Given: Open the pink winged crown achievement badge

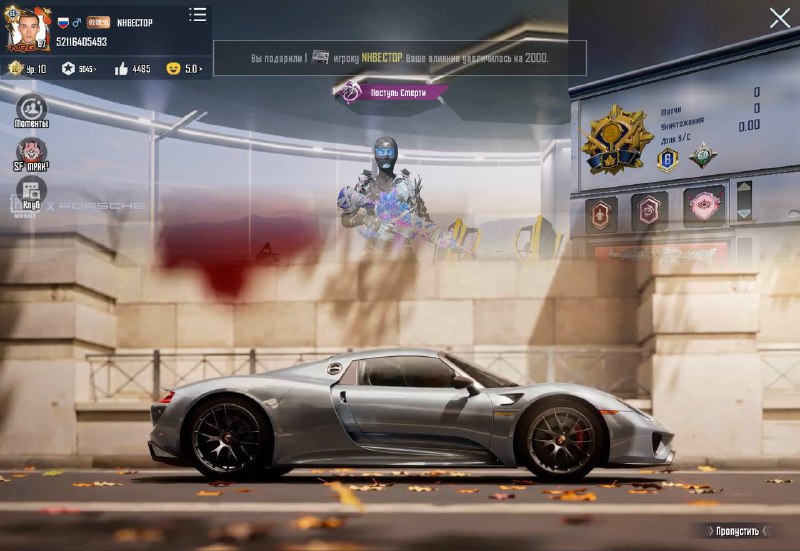Looking at the screenshot, I should coord(705,208).
